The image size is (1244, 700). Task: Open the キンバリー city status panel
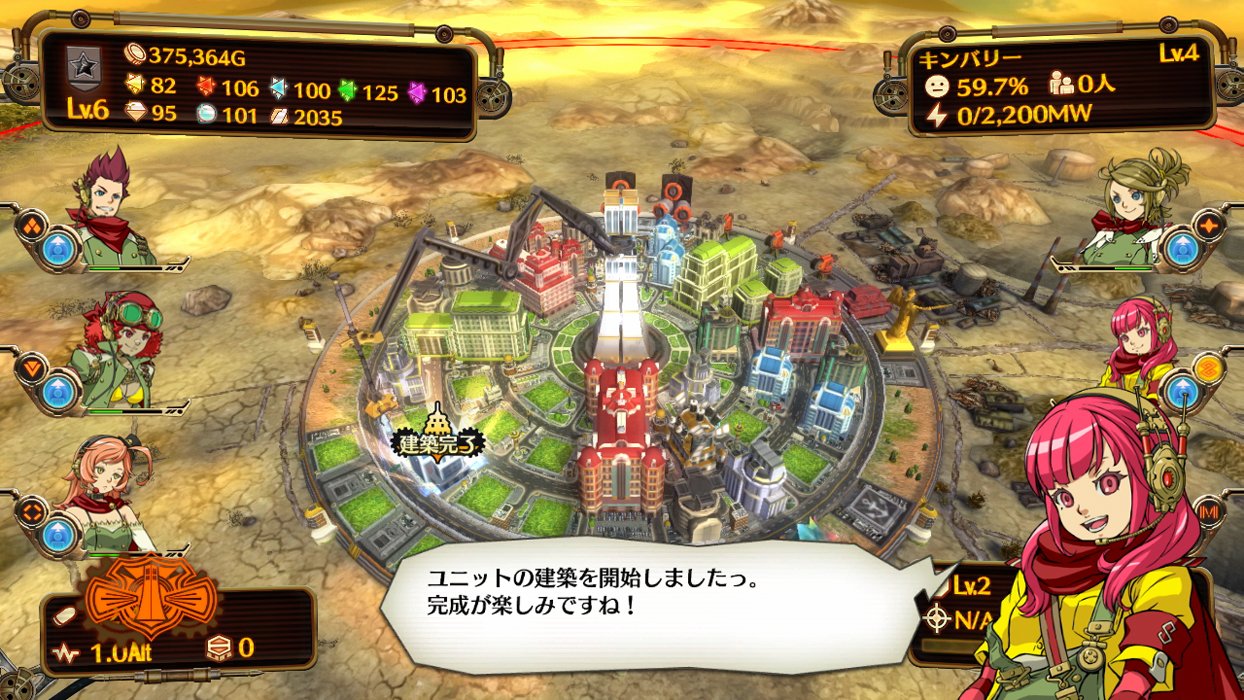(1059, 85)
